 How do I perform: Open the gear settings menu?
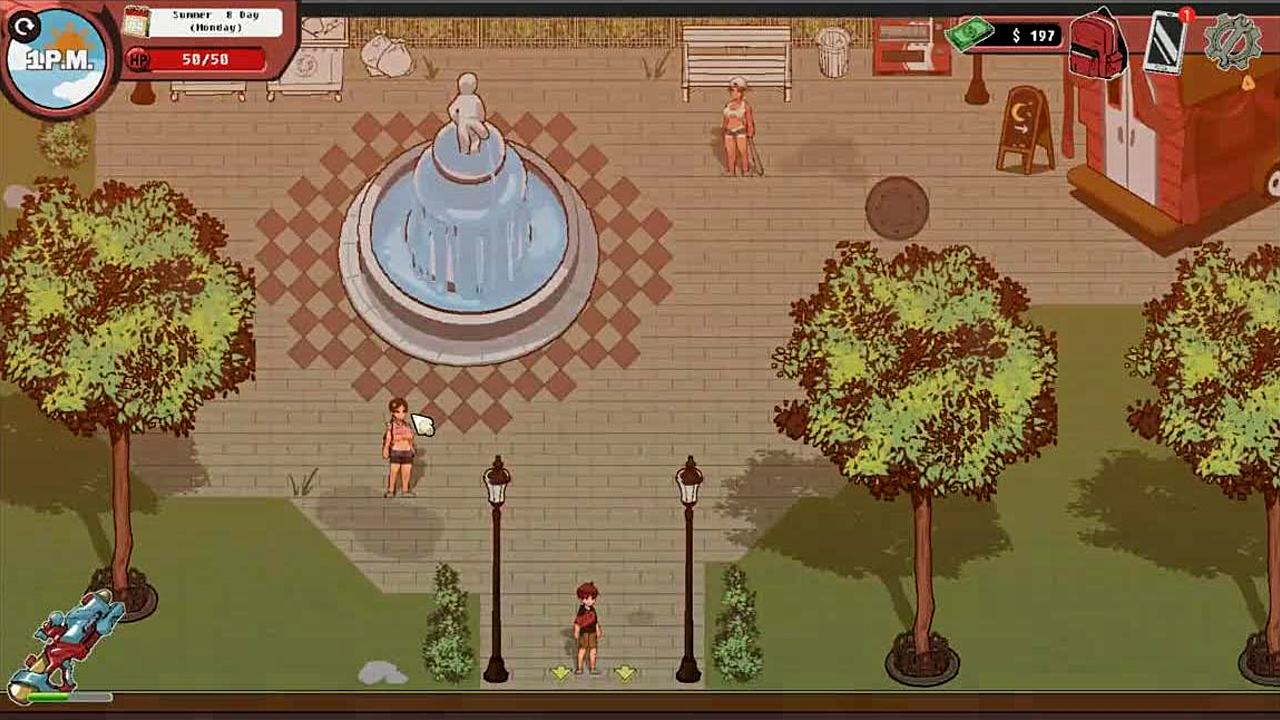tap(1233, 43)
